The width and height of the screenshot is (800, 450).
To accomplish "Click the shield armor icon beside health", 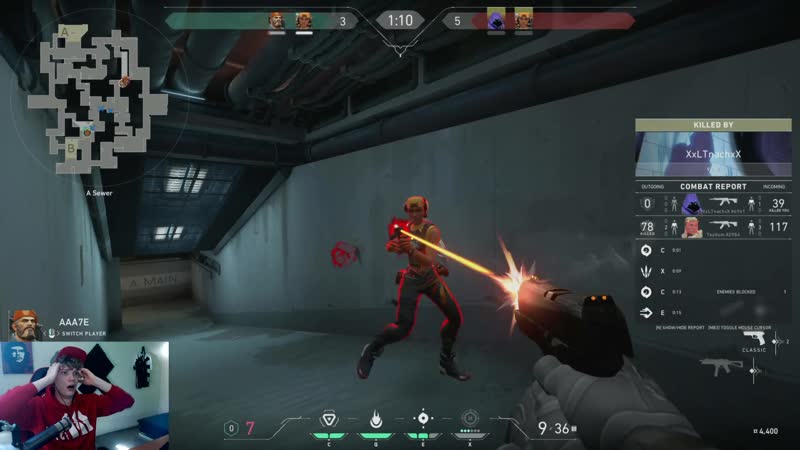I will click(232, 428).
